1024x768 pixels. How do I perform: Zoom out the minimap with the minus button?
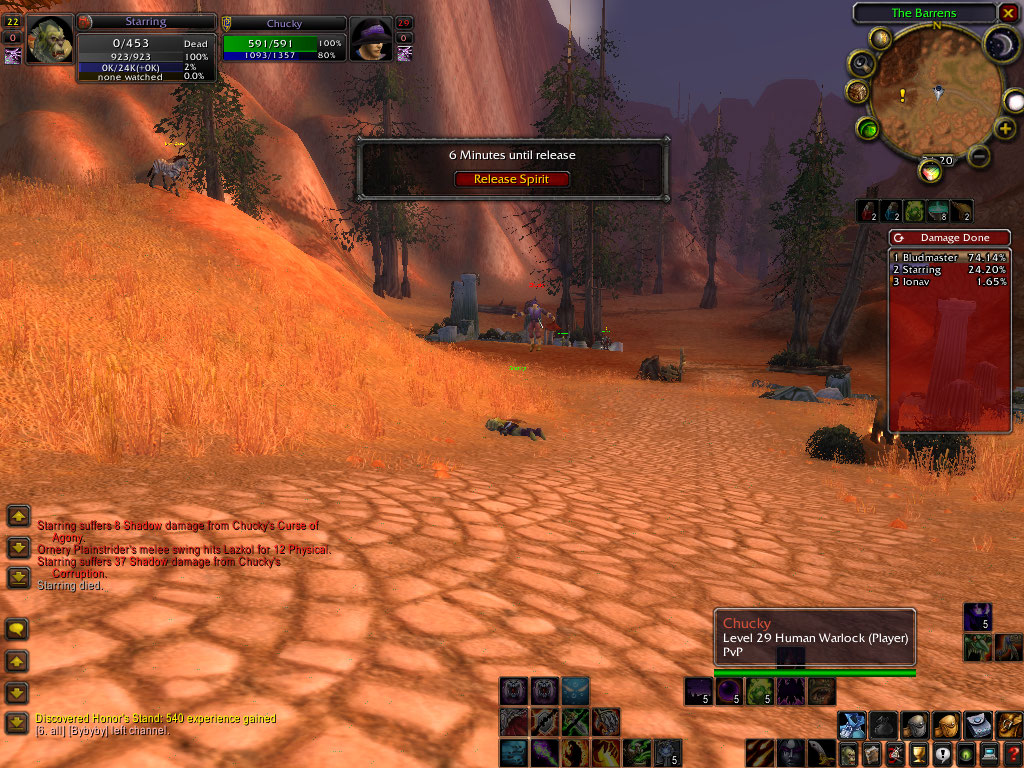click(x=979, y=155)
